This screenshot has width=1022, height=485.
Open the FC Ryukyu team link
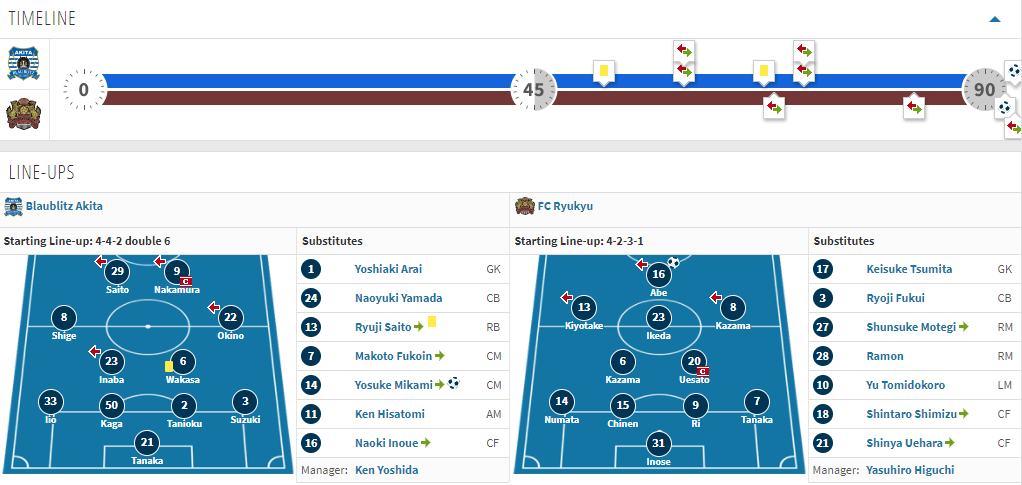[565, 206]
